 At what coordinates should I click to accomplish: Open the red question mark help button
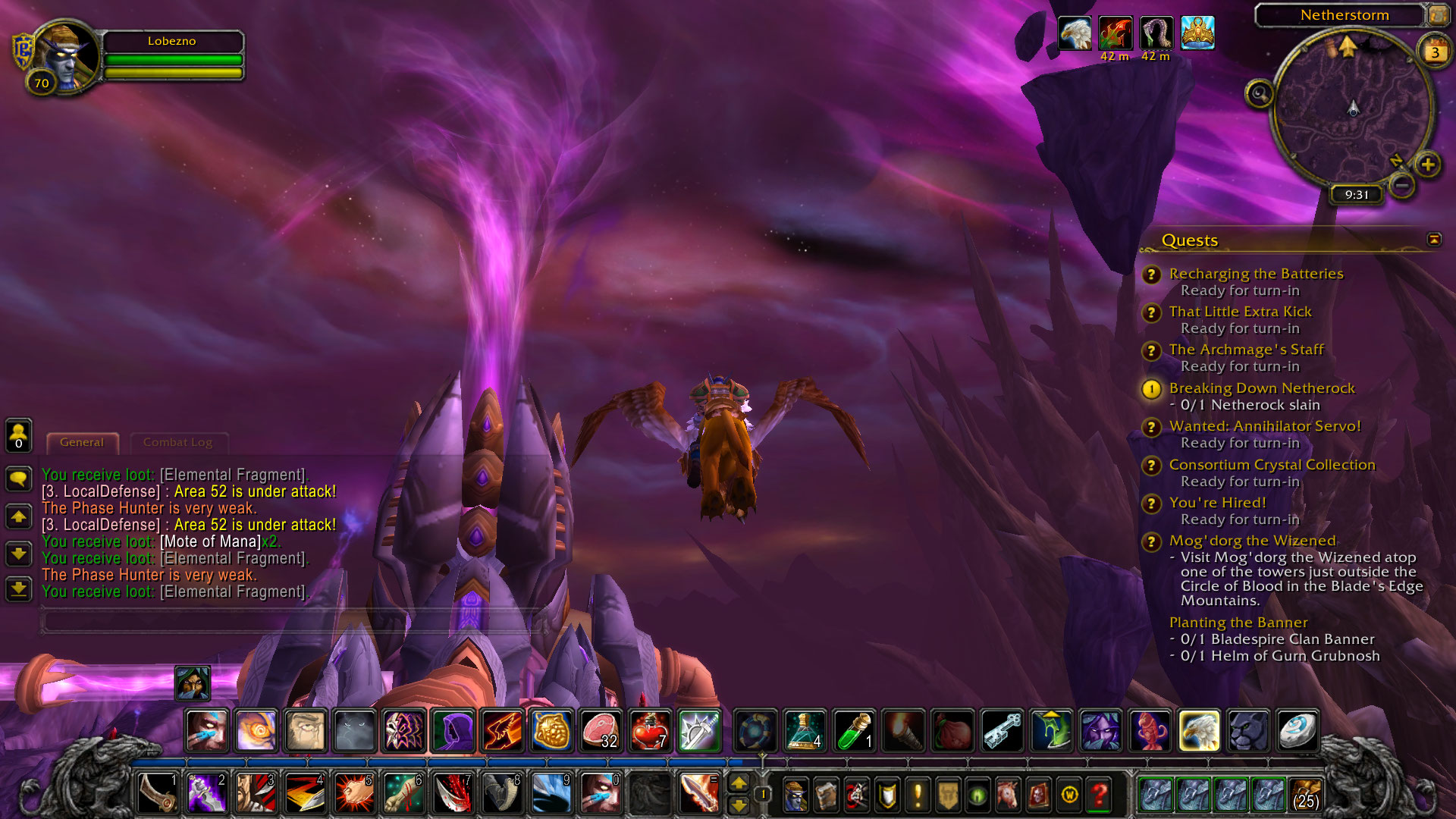pyautogui.click(x=1099, y=794)
